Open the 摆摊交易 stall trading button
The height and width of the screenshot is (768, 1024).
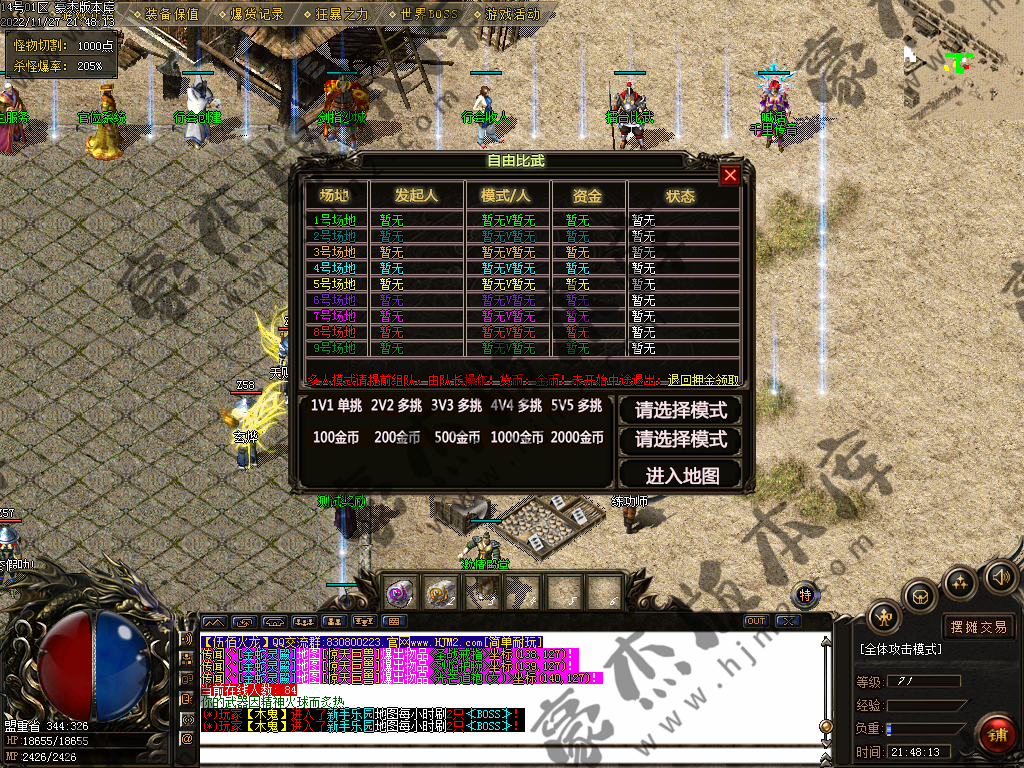coord(978,627)
